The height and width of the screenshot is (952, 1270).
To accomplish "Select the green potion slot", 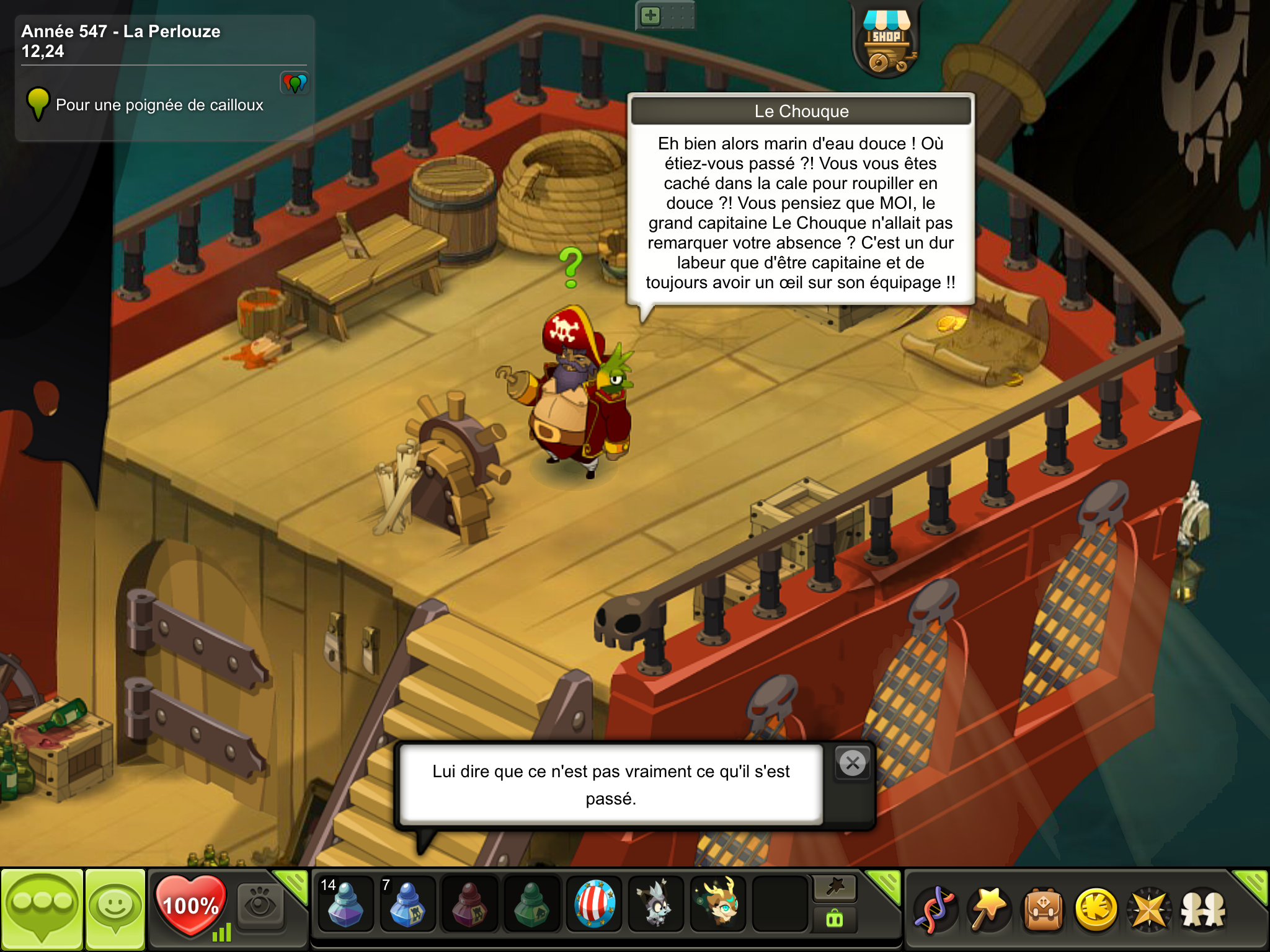I will (531, 904).
